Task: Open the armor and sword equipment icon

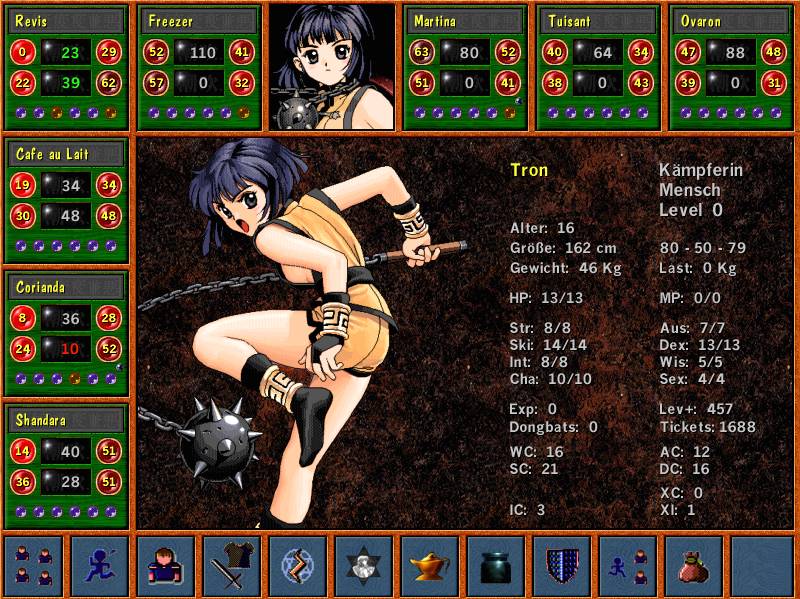Action: [232, 565]
